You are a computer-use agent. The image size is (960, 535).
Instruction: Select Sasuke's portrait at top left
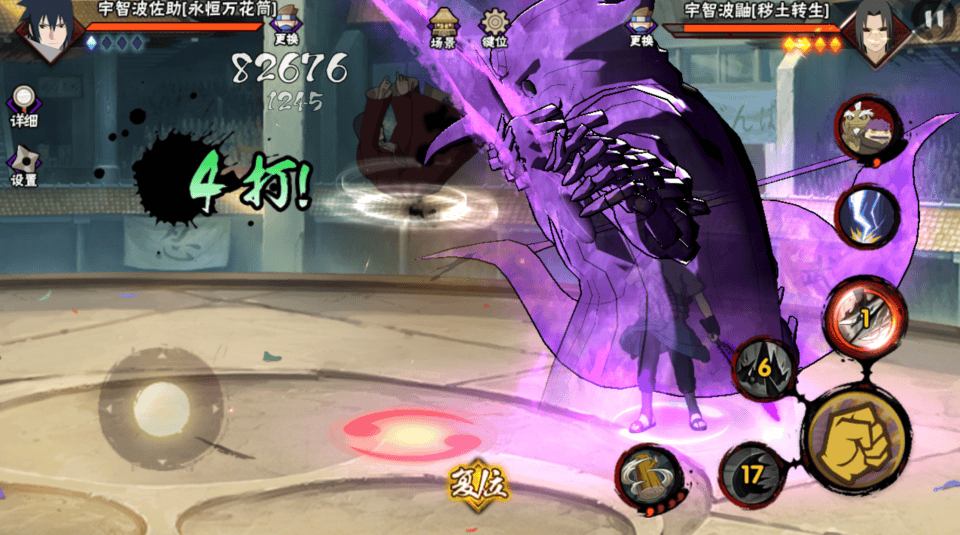[x=42, y=30]
